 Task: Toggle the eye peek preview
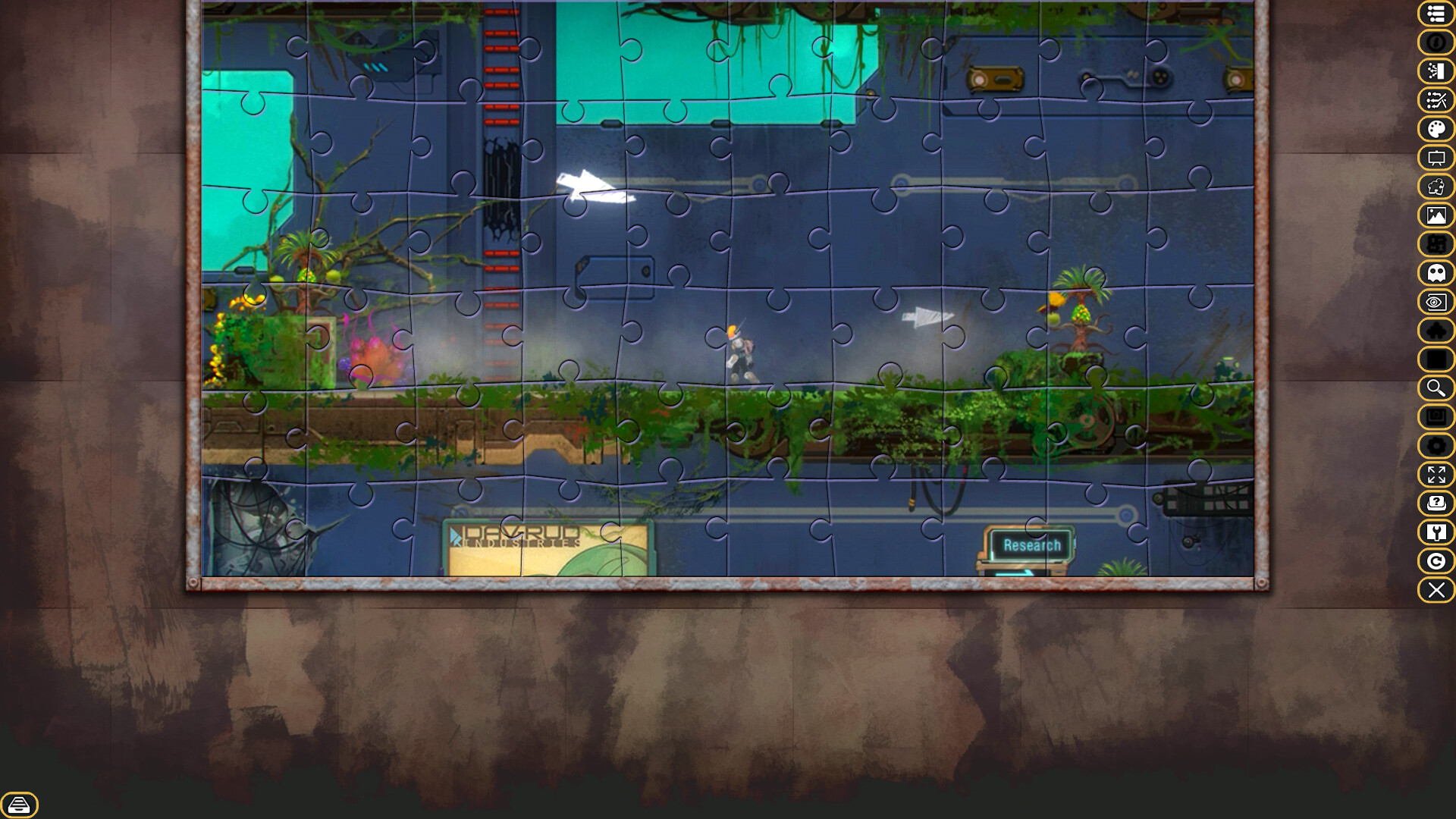tap(1436, 303)
